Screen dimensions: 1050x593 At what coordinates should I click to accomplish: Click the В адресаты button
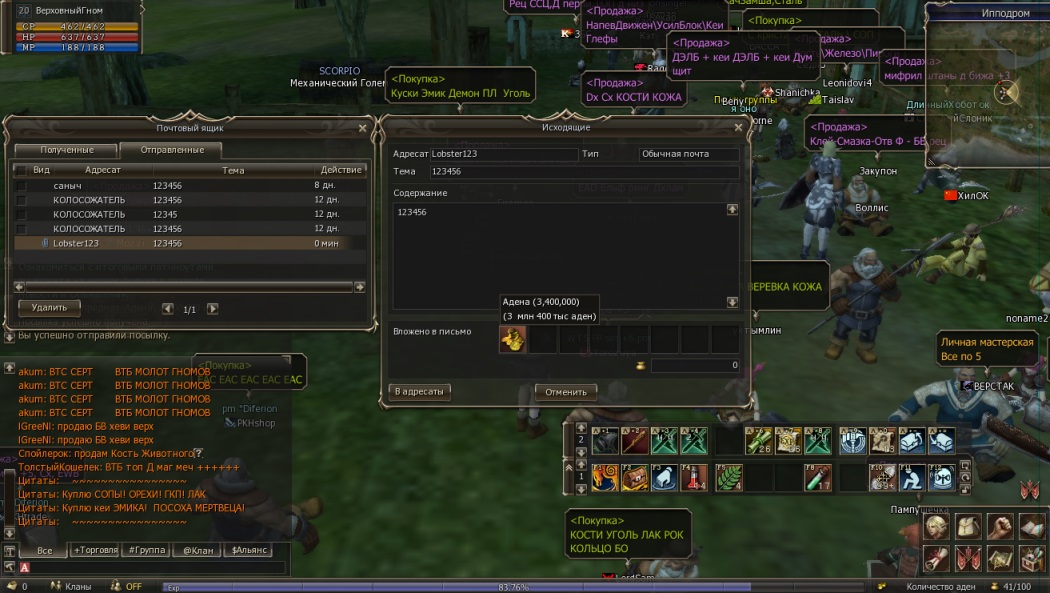pyautogui.click(x=420, y=392)
